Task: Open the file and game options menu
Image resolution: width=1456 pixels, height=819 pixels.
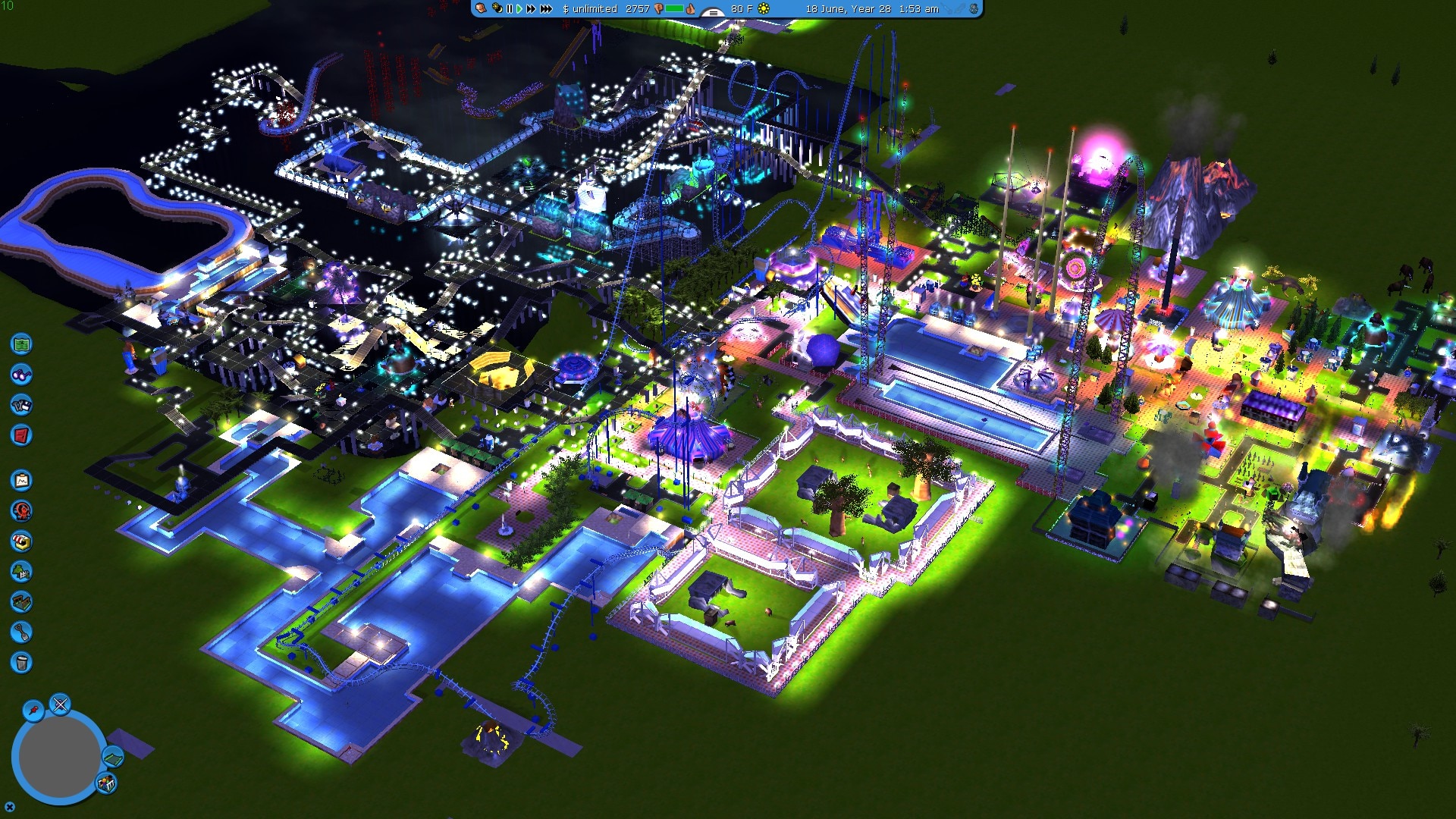Action: (x=21, y=405)
